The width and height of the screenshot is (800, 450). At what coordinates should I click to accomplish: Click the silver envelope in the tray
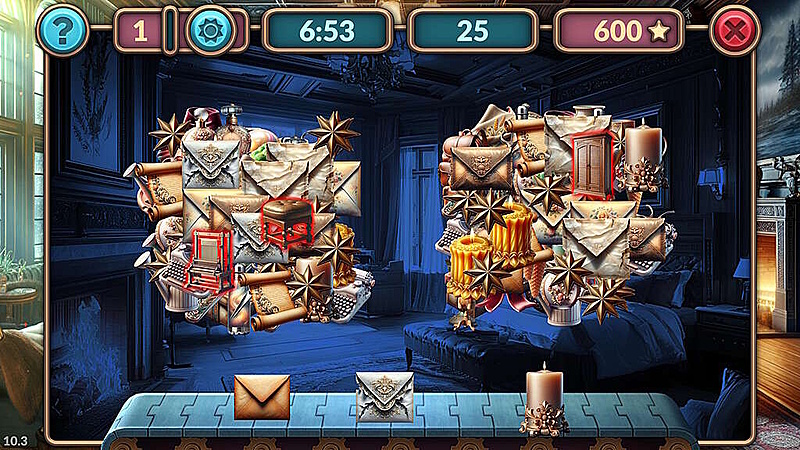385,397
